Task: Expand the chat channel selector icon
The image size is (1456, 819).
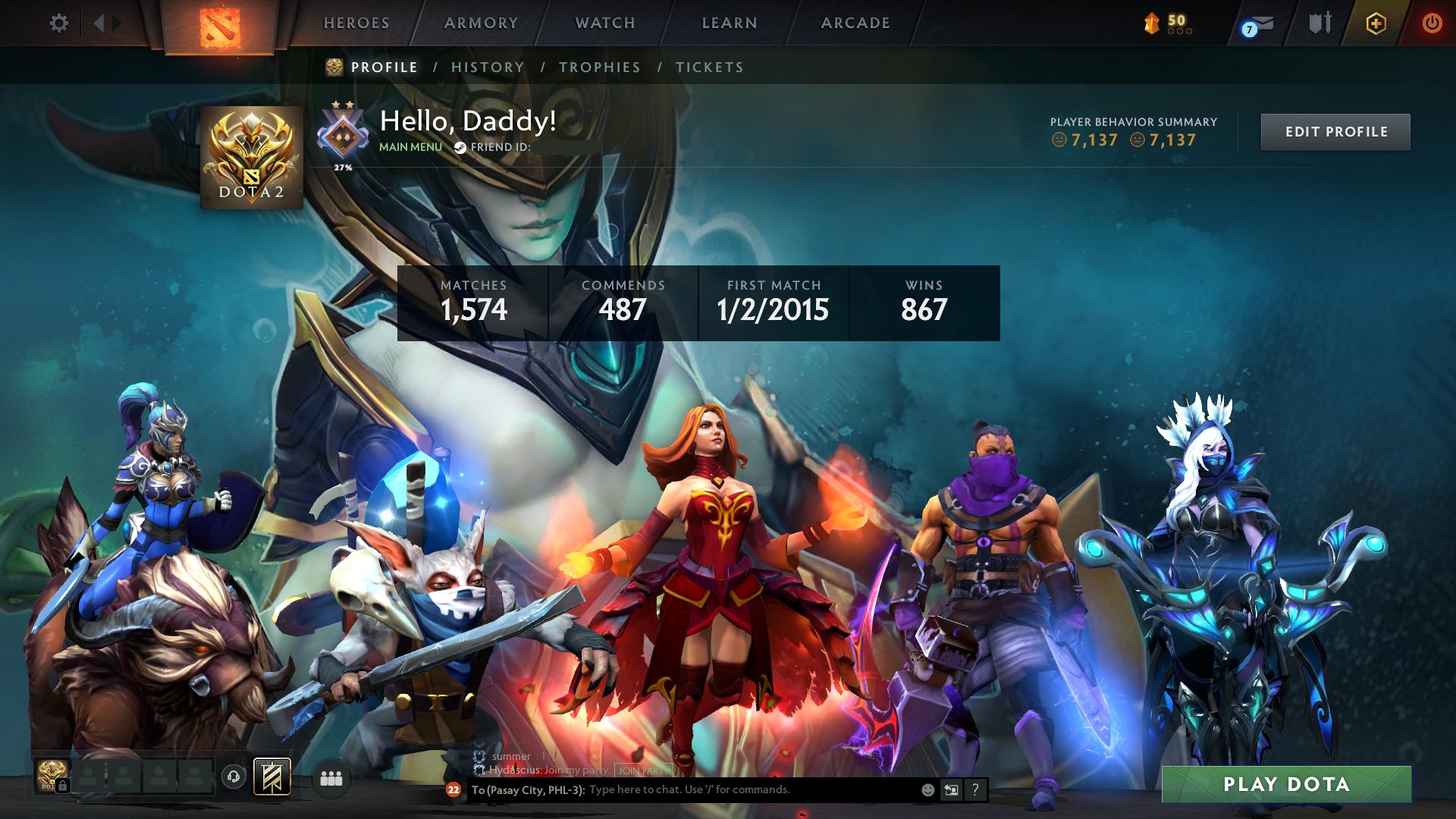Action: [951, 790]
